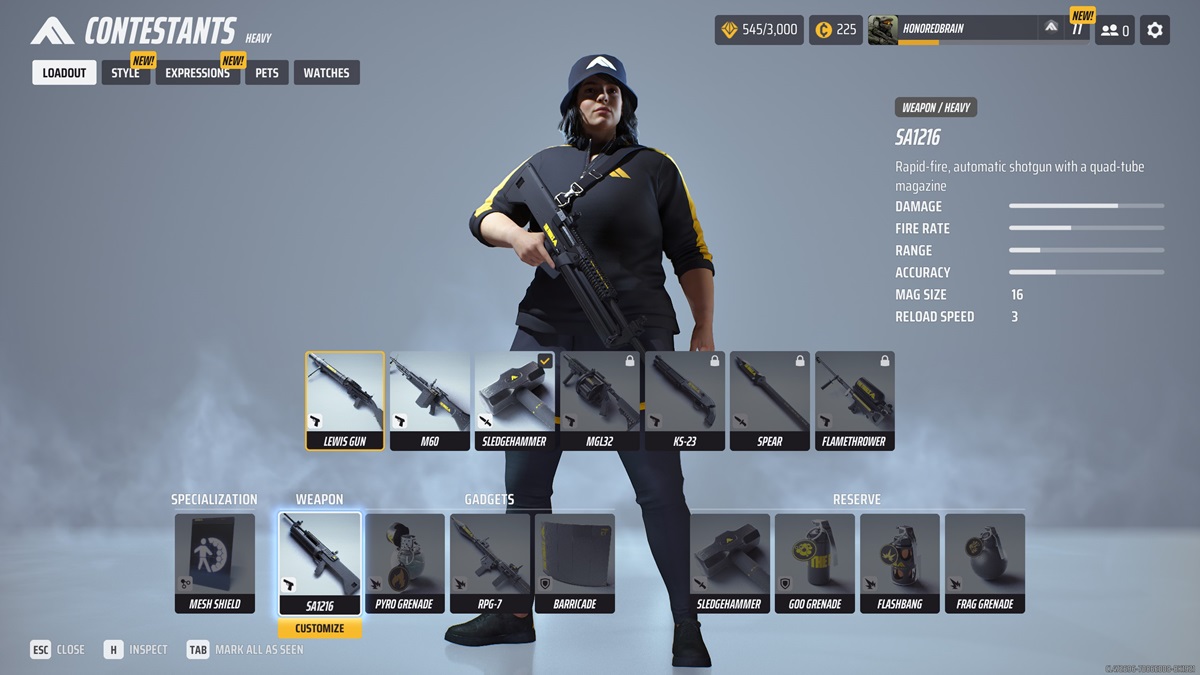Open the friends party icon

coord(1114,30)
